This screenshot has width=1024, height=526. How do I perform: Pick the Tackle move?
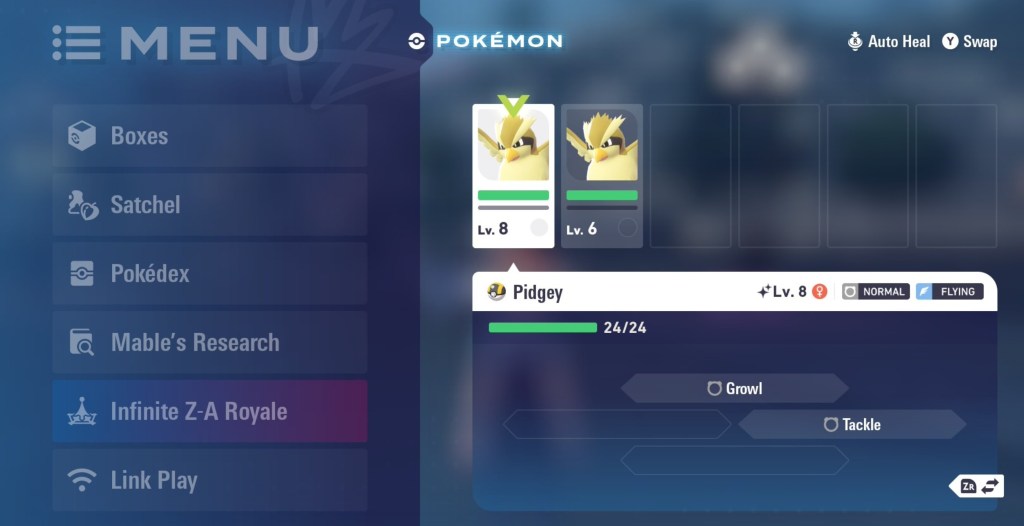click(852, 425)
